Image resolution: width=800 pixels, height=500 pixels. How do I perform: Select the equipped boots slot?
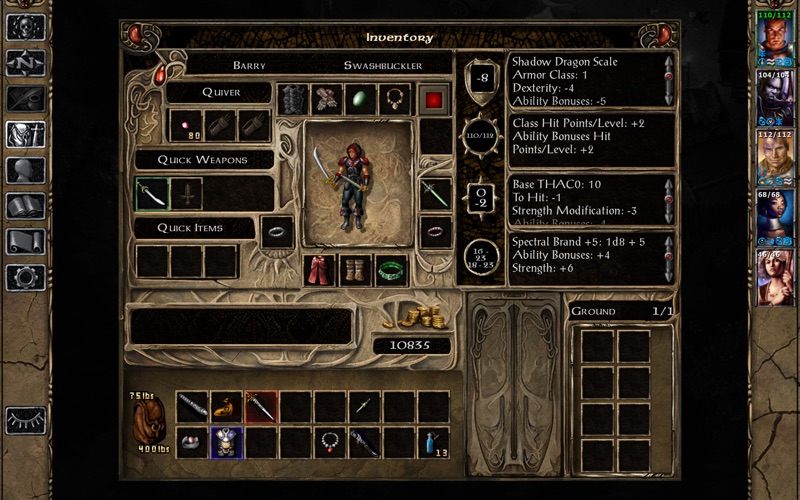(x=356, y=271)
